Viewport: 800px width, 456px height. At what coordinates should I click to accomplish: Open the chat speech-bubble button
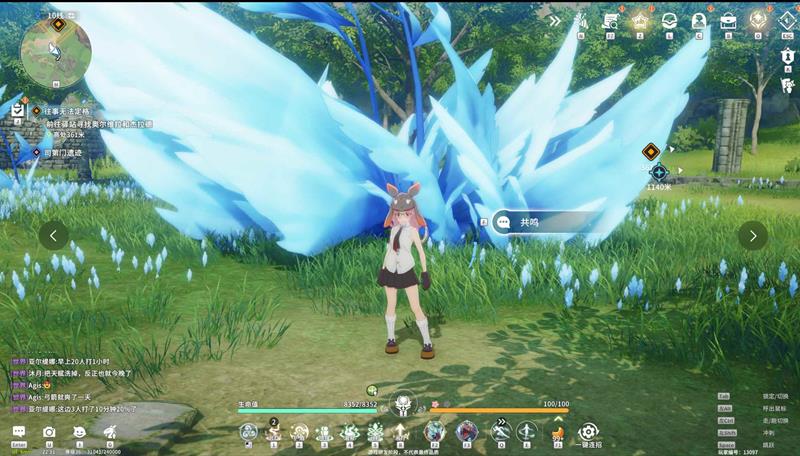tap(19, 432)
